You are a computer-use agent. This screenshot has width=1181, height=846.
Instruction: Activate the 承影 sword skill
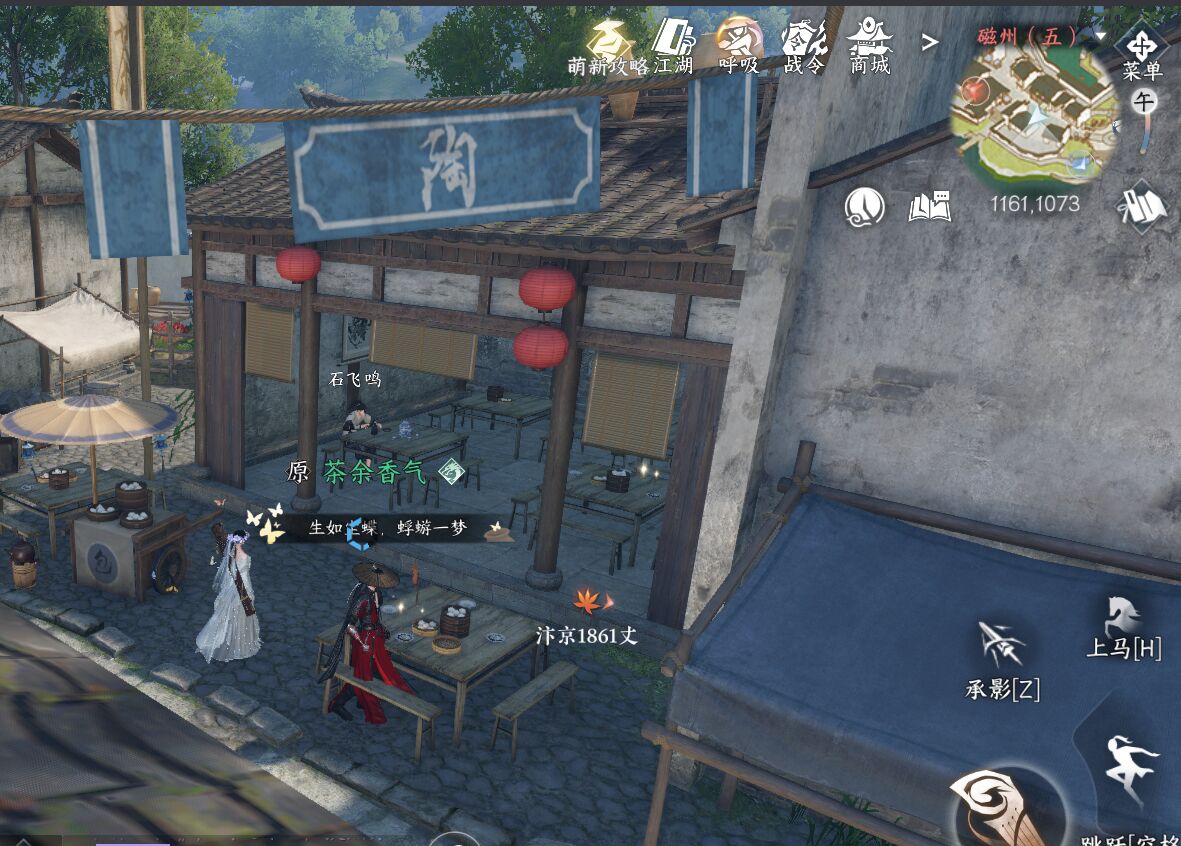(x=1002, y=656)
